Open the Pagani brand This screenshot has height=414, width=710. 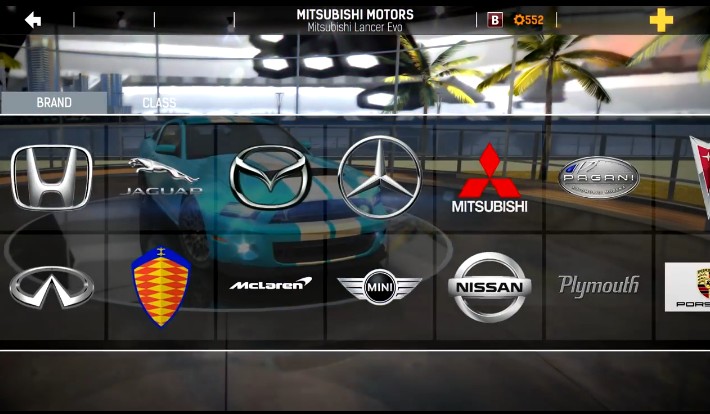pos(598,177)
